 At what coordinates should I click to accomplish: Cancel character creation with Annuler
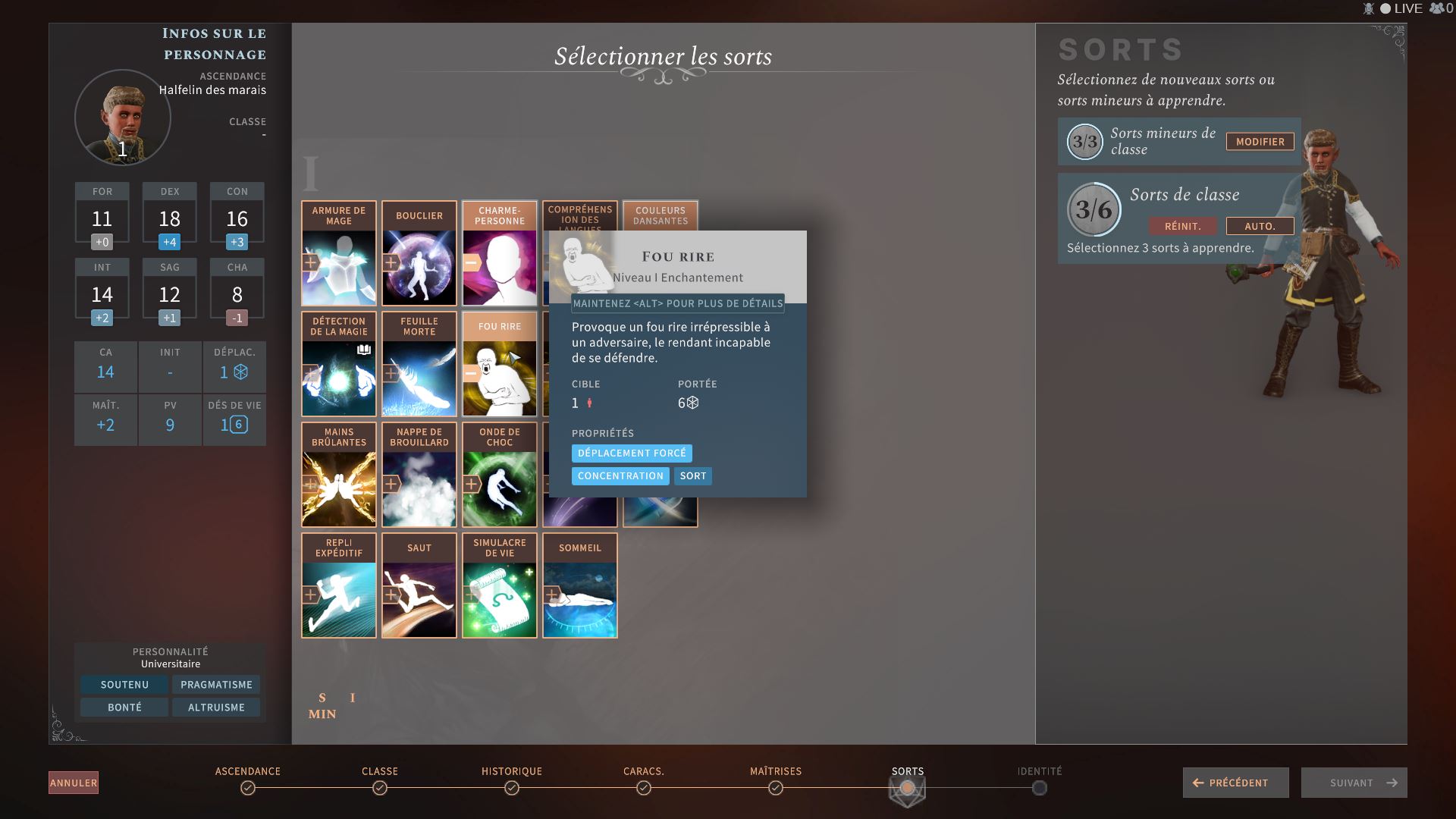pyautogui.click(x=74, y=783)
